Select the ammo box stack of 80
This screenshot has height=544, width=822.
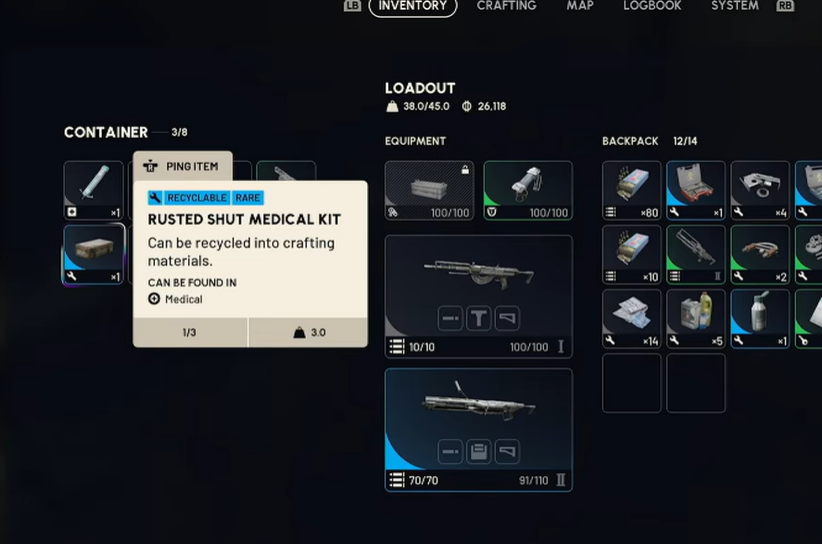(x=631, y=190)
